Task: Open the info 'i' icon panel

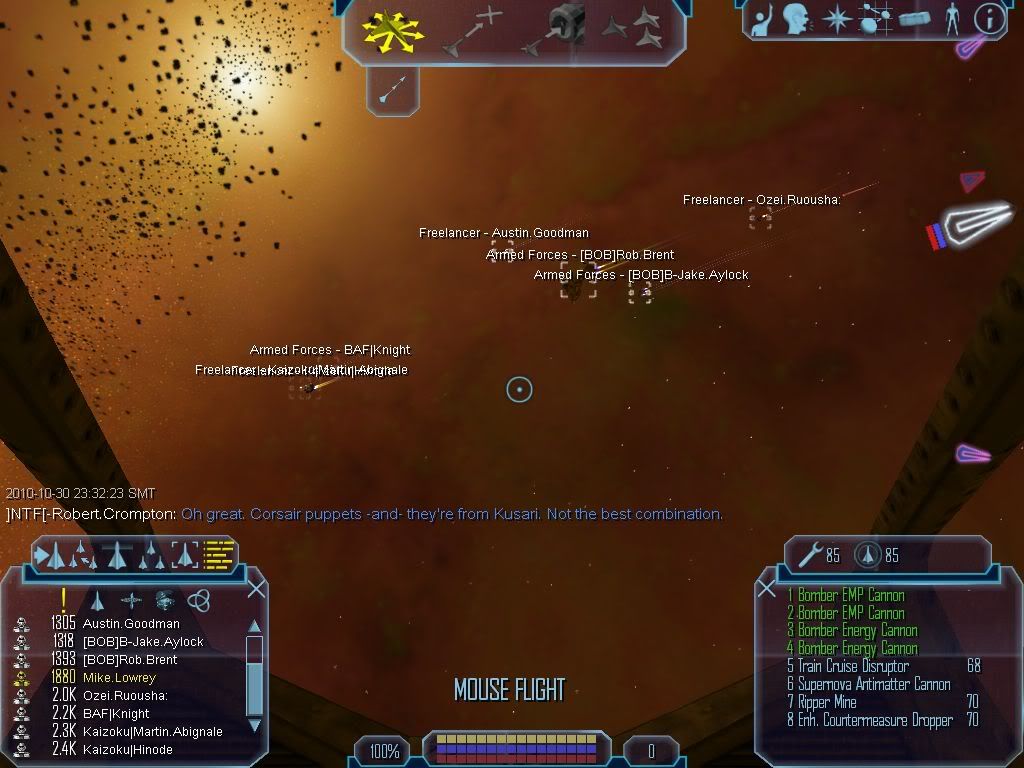Action: [988, 17]
